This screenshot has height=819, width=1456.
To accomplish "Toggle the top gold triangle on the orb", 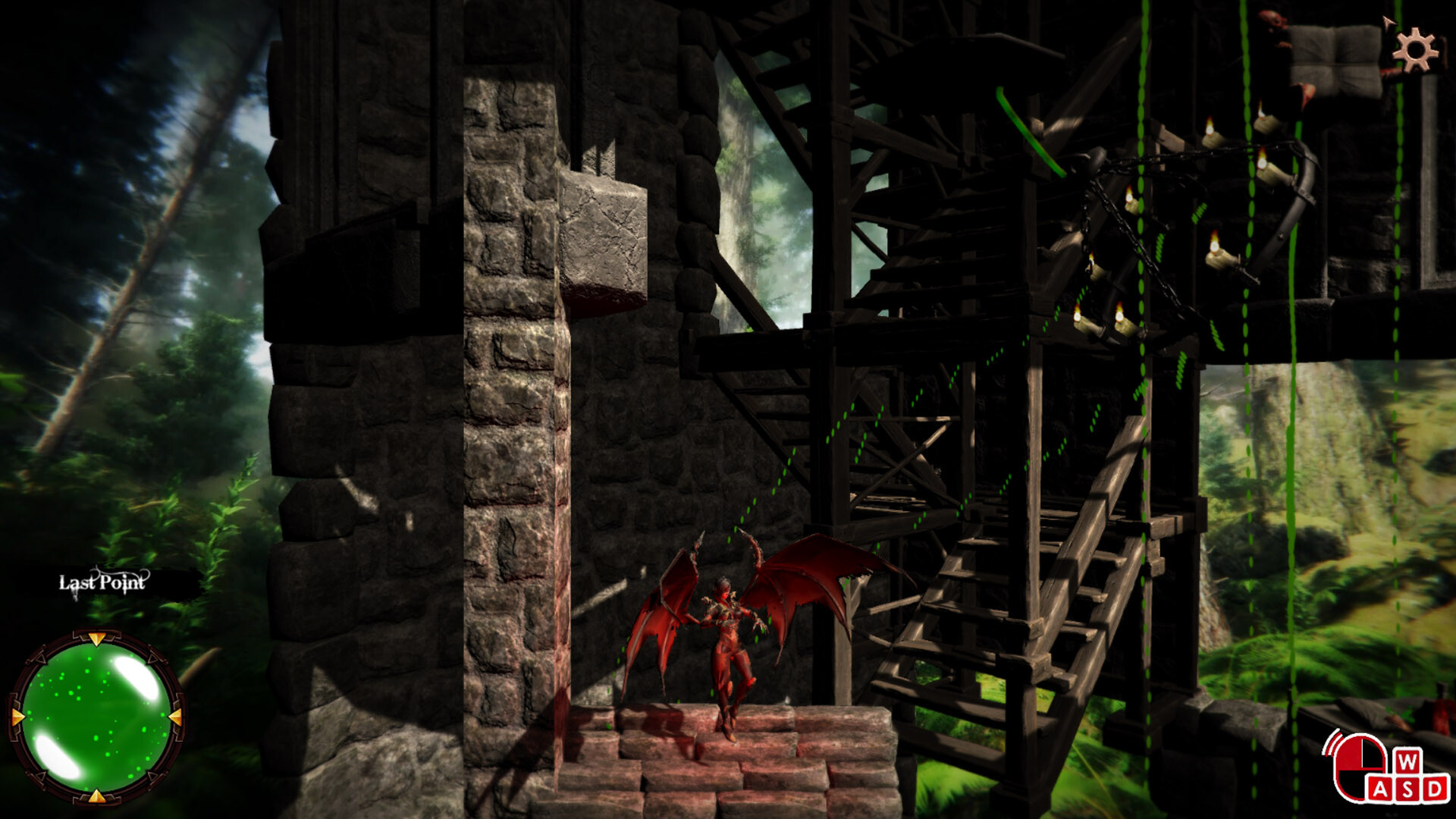I will (98, 638).
